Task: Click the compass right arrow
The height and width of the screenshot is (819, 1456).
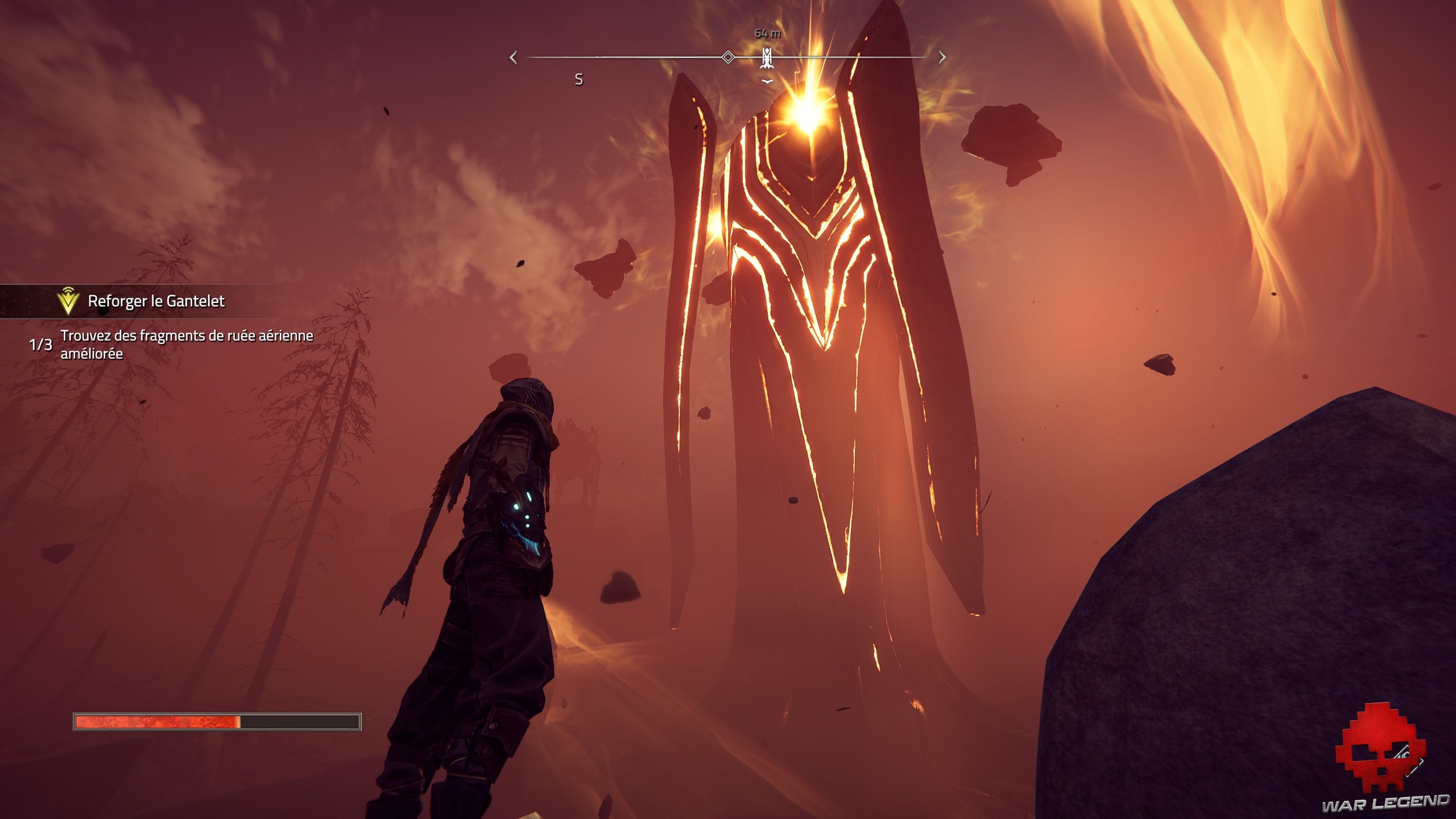Action: point(942,57)
